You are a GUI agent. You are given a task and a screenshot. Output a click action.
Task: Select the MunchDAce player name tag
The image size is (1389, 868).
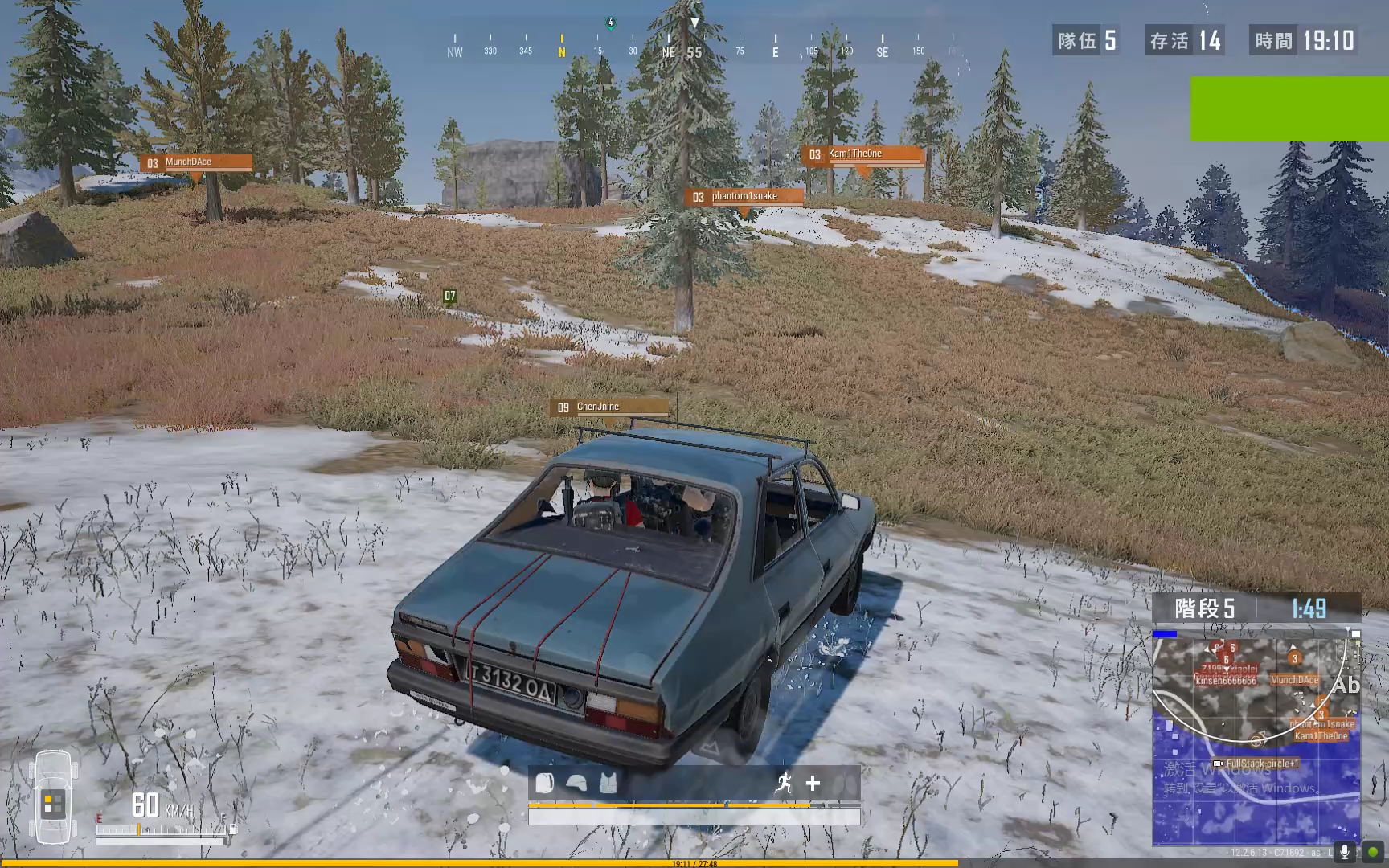pyautogui.click(x=196, y=162)
